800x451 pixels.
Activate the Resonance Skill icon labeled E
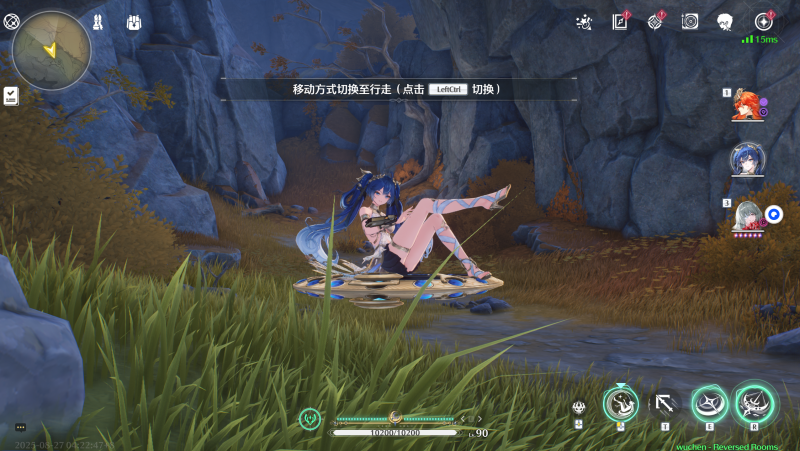pos(710,404)
